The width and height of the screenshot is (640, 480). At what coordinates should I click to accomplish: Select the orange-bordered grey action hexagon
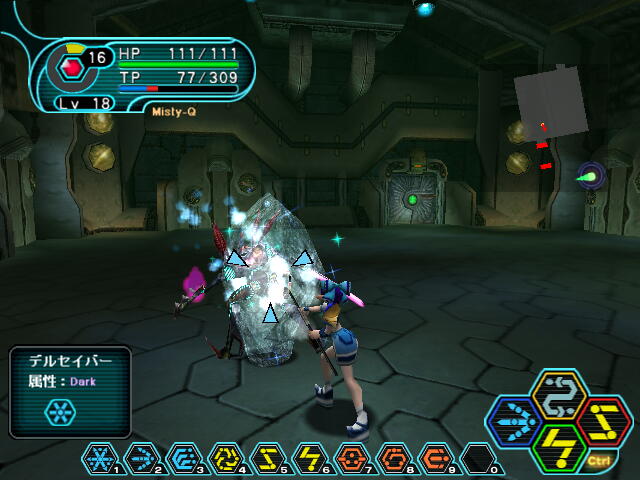[559, 395]
